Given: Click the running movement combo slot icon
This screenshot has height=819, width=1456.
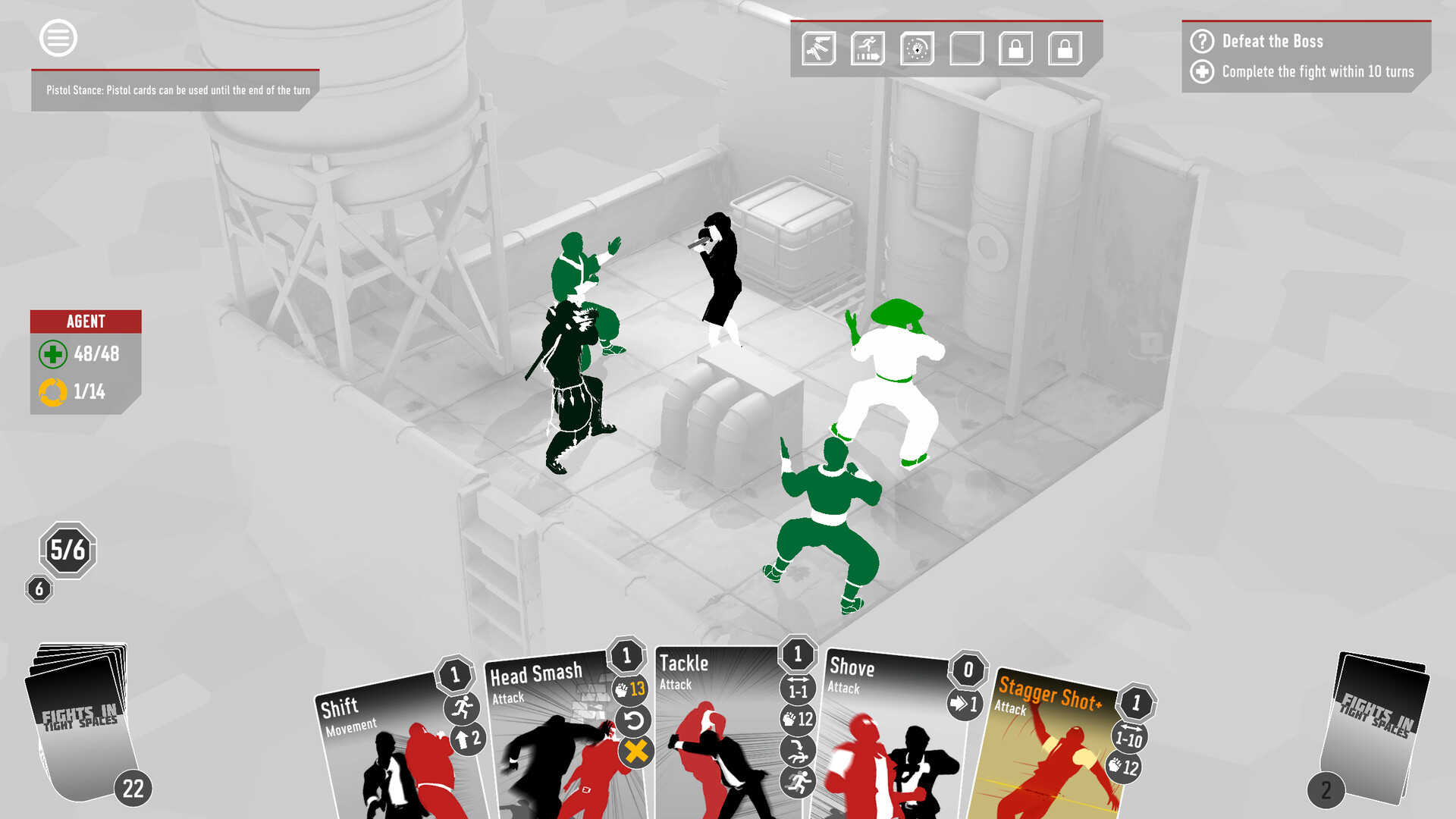Looking at the screenshot, I should pyautogui.click(x=868, y=48).
